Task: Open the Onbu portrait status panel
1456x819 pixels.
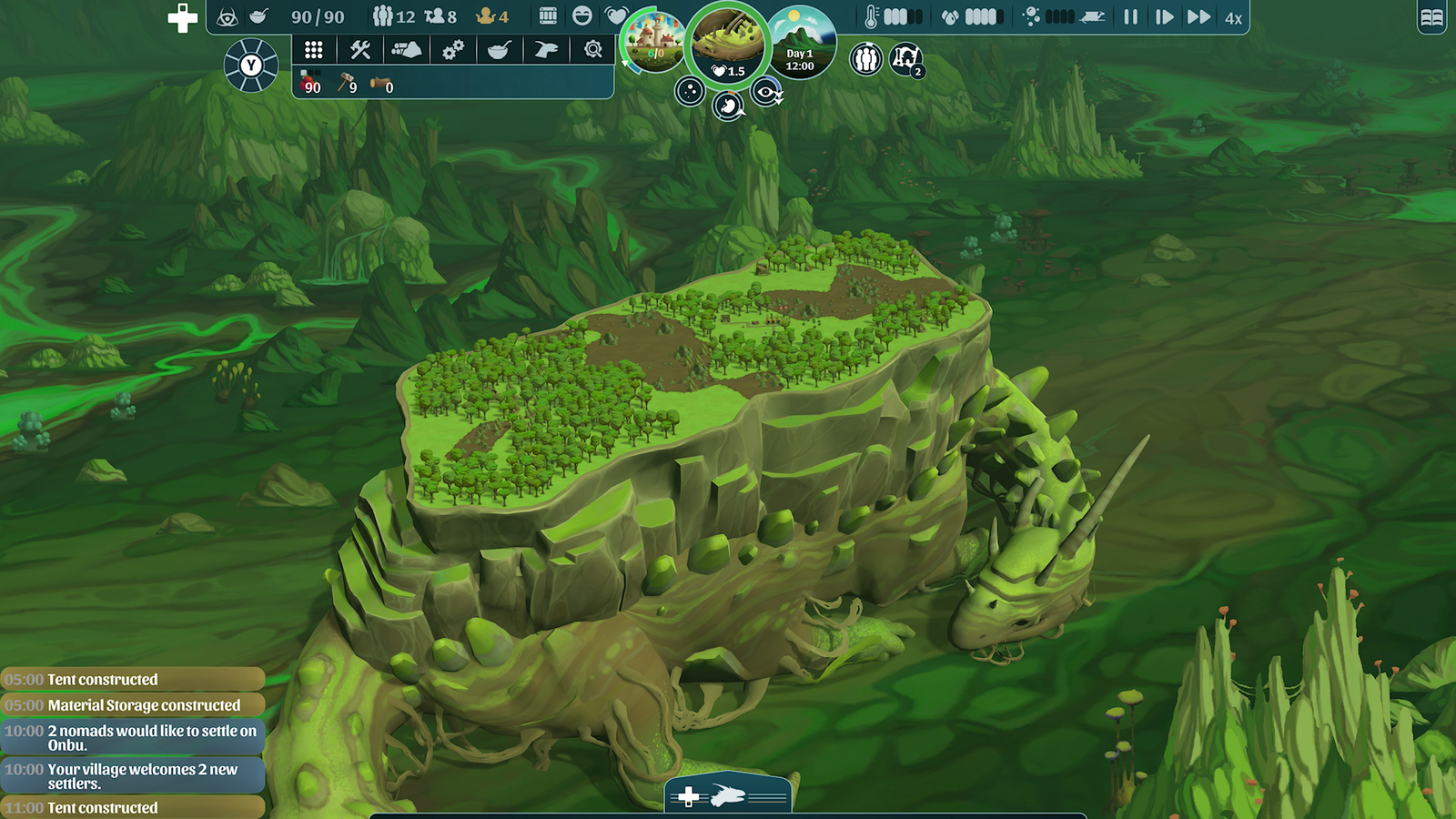Action: pos(727,44)
